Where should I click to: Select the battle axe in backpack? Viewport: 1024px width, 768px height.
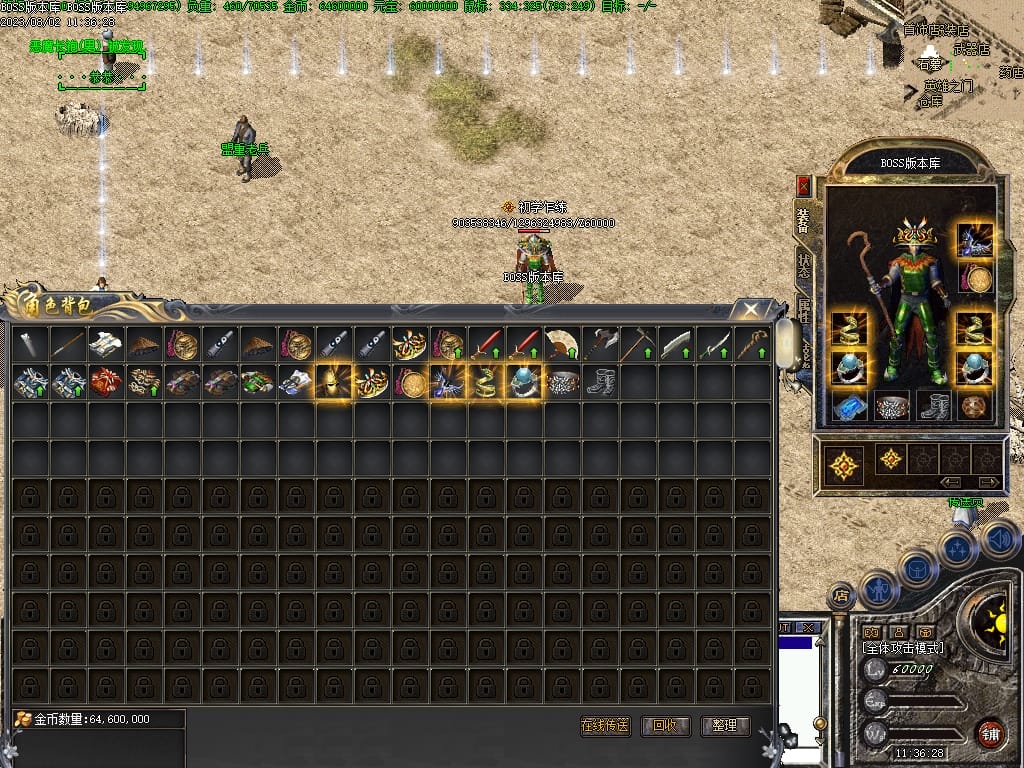coord(600,345)
